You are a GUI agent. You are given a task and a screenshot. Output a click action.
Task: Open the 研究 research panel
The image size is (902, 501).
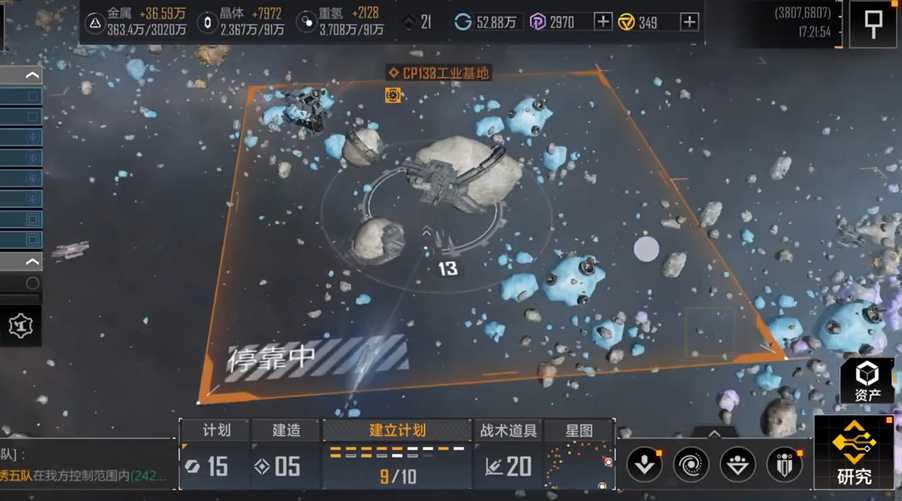(x=853, y=455)
